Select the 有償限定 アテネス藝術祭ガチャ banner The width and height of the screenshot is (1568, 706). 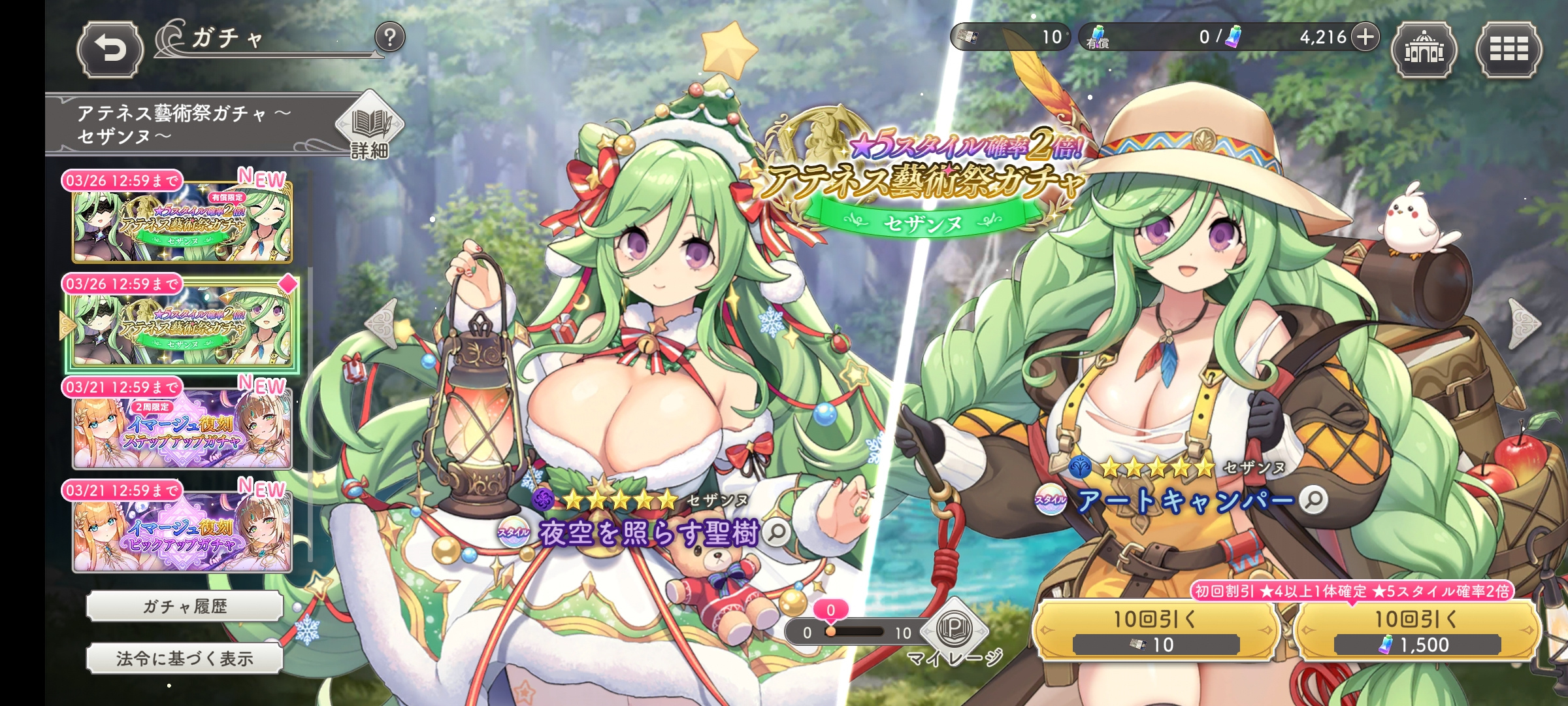tap(182, 222)
